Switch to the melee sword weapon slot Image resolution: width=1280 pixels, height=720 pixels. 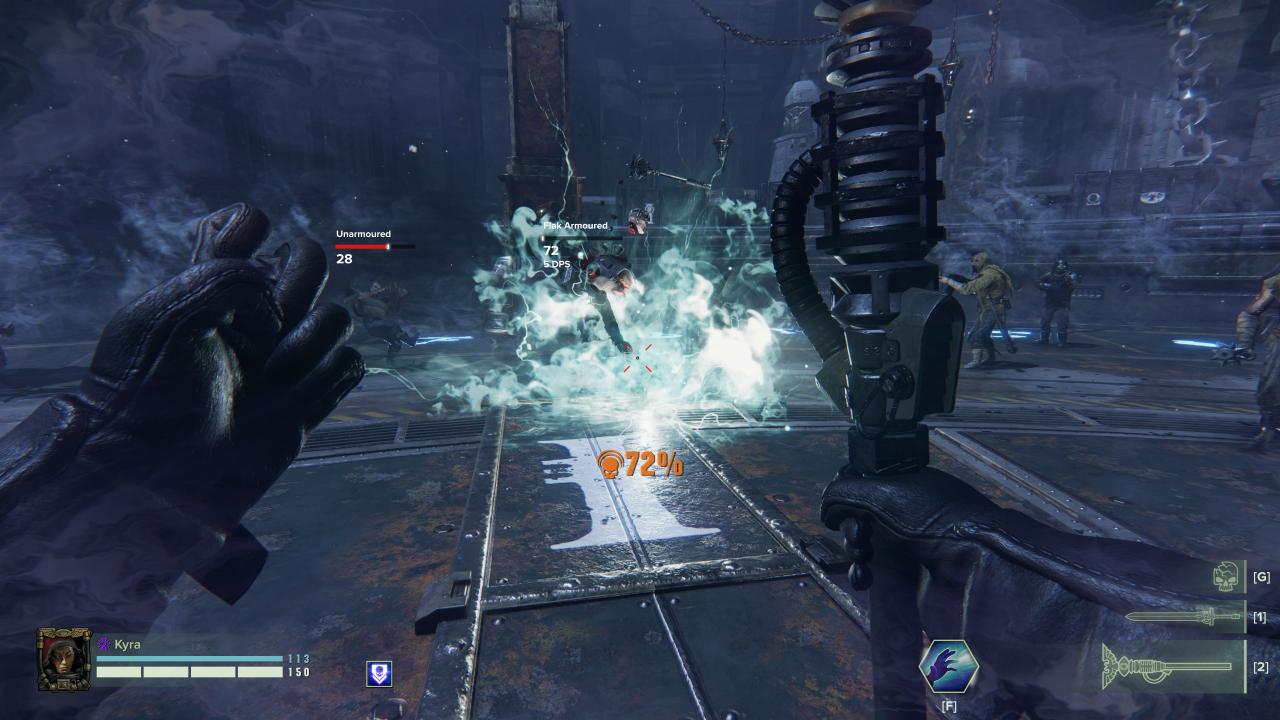(x=1184, y=617)
